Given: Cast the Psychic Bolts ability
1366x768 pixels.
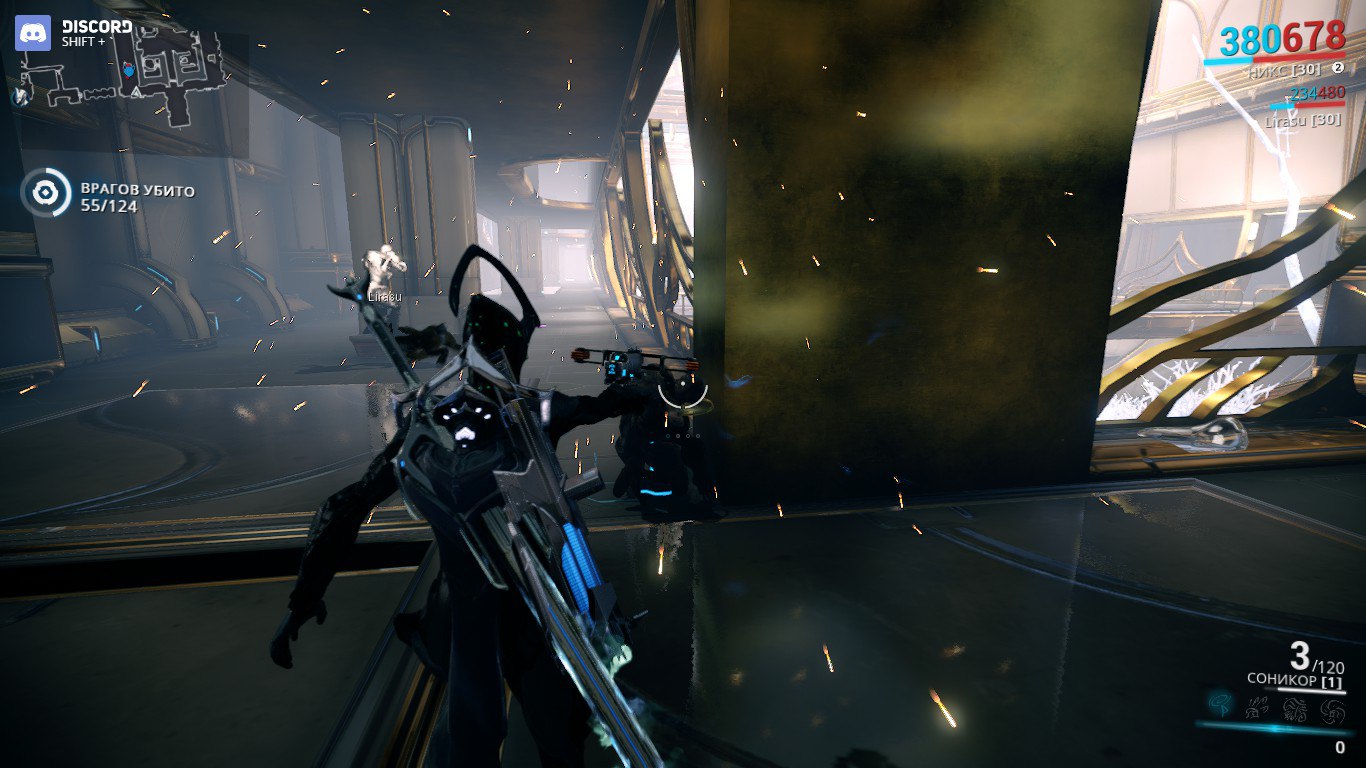Looking at the screenshot, I should 1257,709.
